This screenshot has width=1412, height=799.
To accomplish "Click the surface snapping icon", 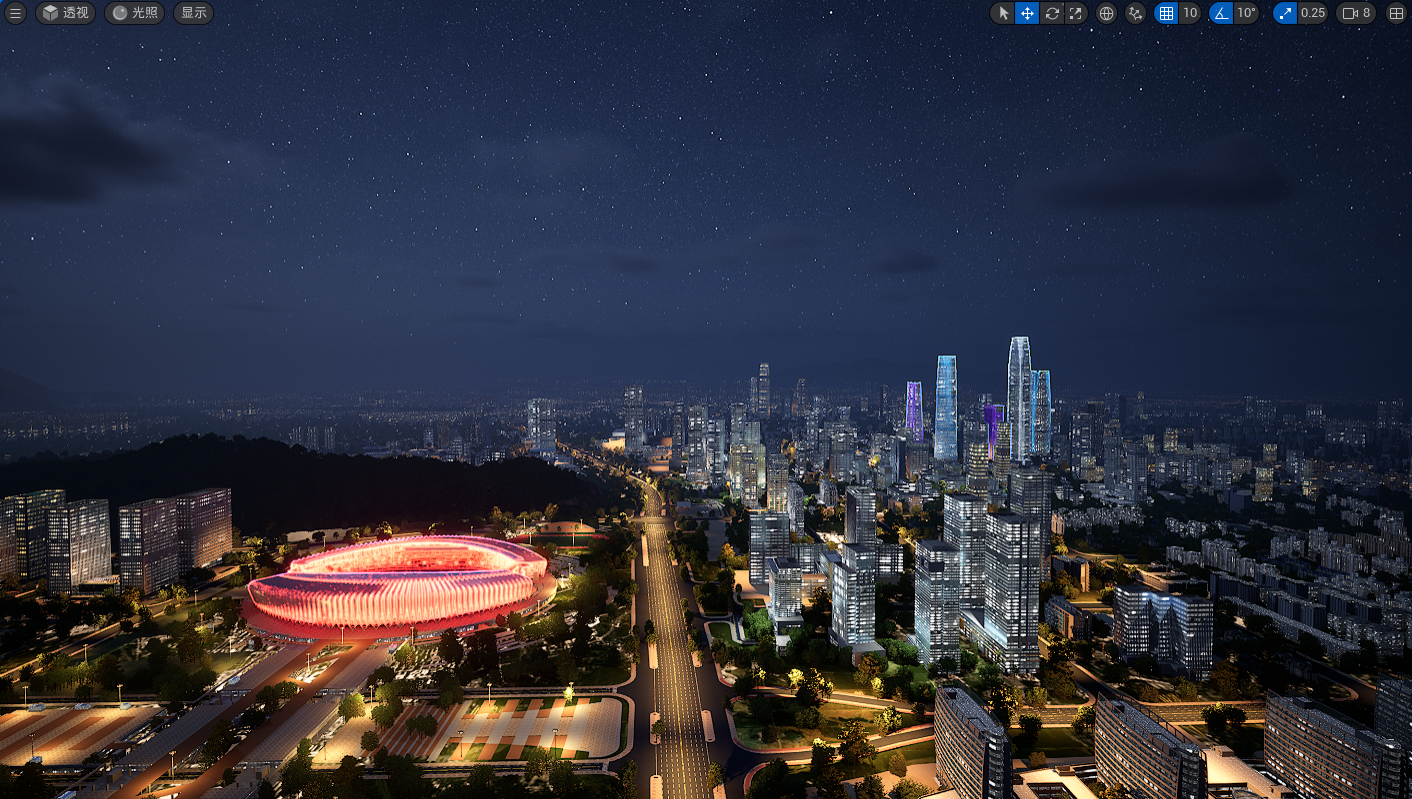I will click(1135, 13).
